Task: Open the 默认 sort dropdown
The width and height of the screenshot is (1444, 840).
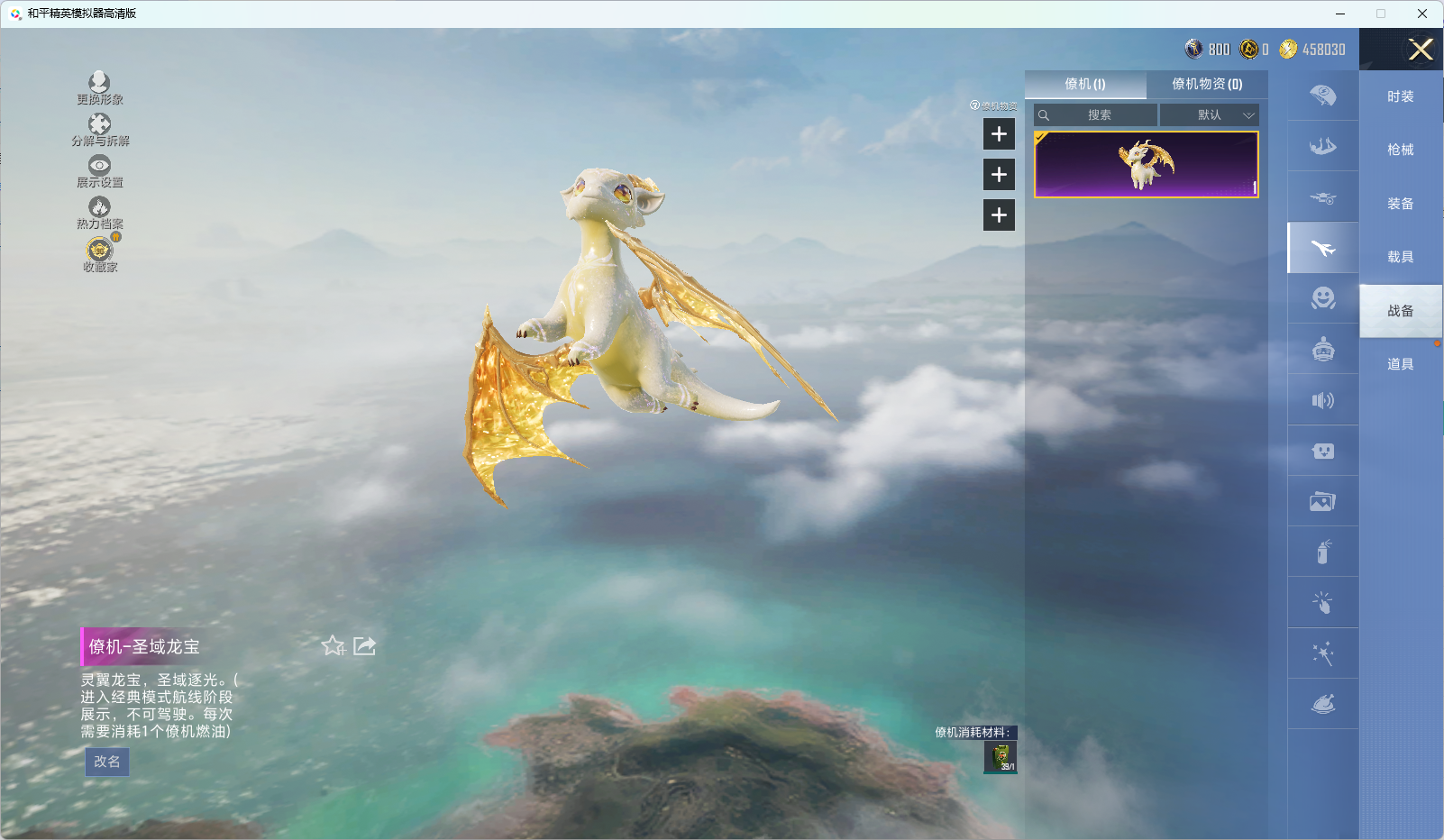Action: pyautogui.click(x=1210, y=115)
